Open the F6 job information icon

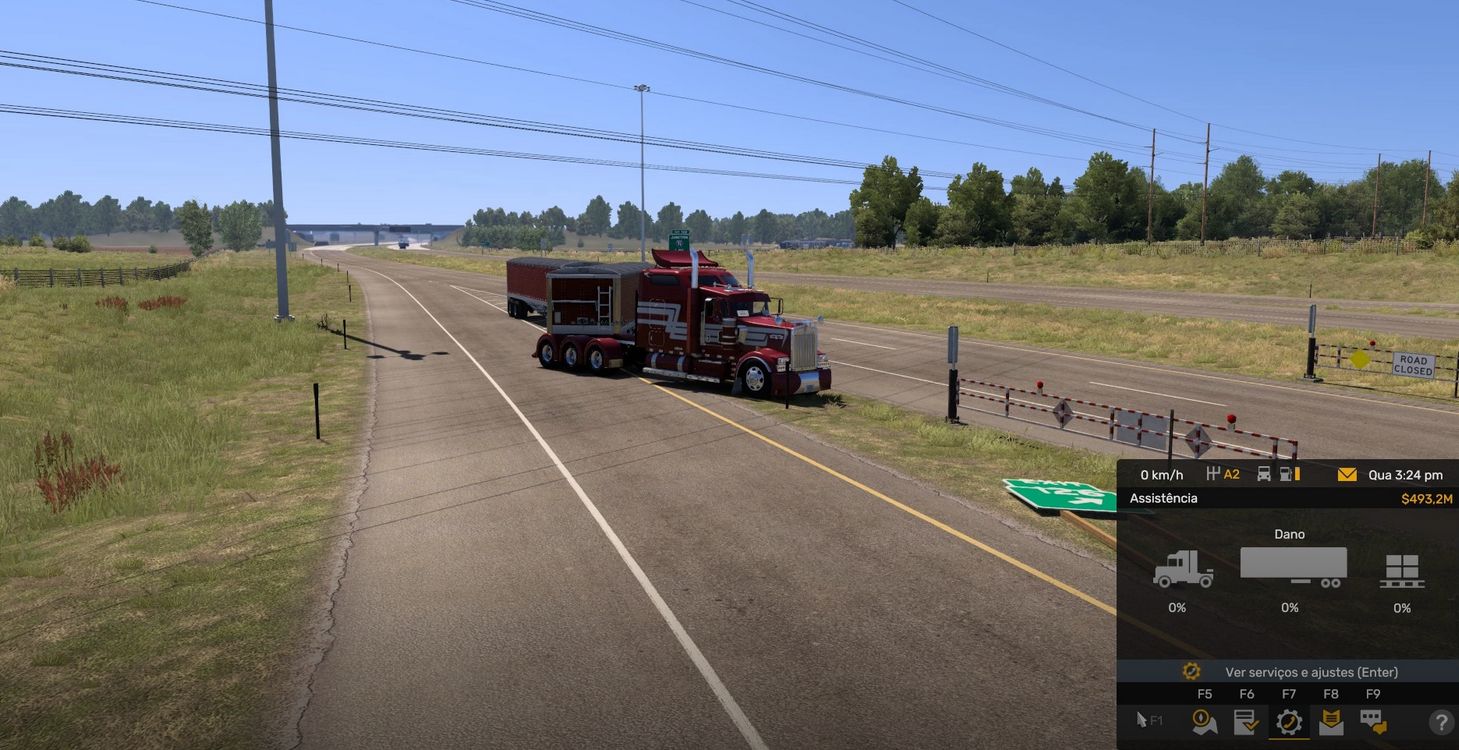(x=1246, y=722)
